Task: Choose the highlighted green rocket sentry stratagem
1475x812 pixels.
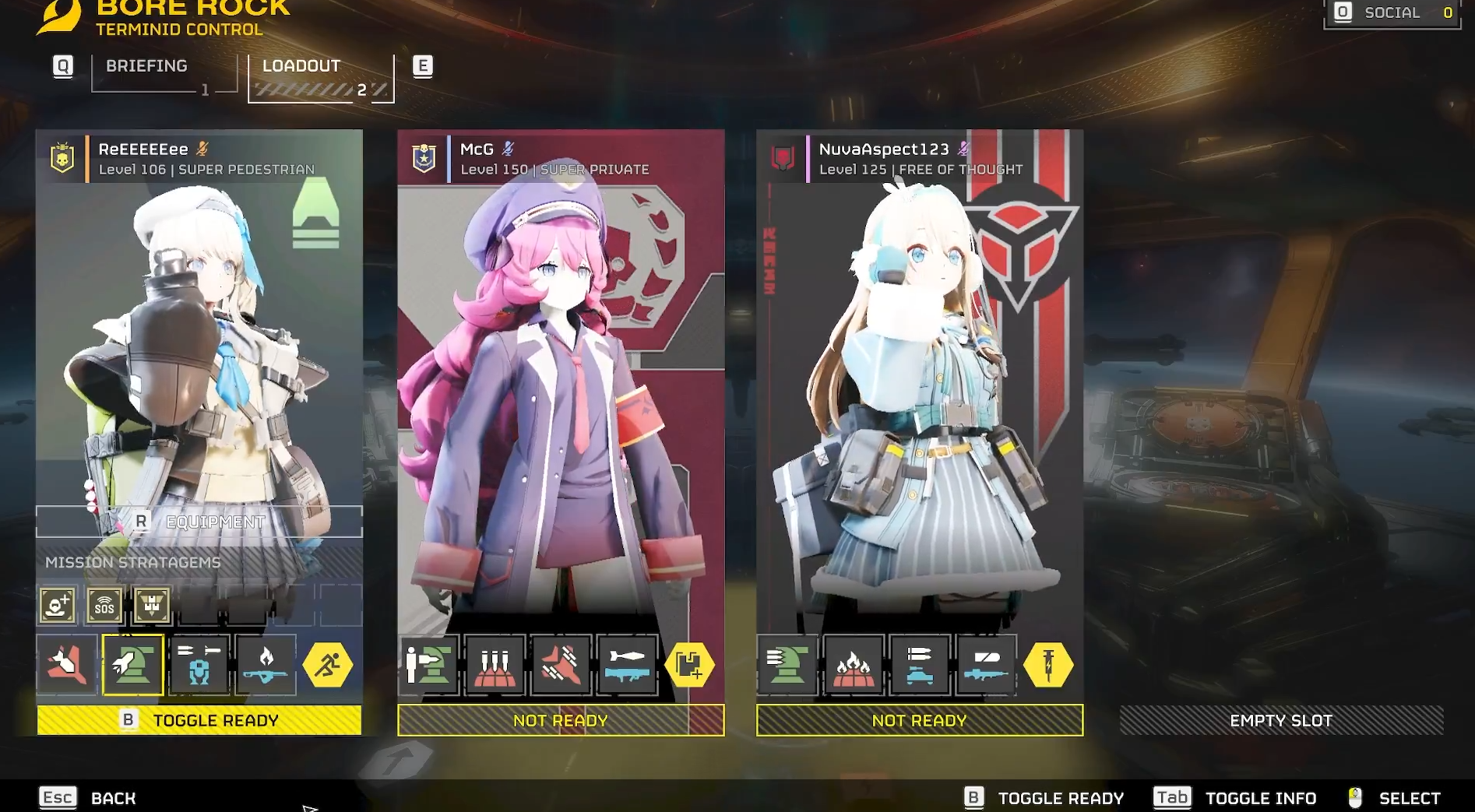Action: click(132, 665)
